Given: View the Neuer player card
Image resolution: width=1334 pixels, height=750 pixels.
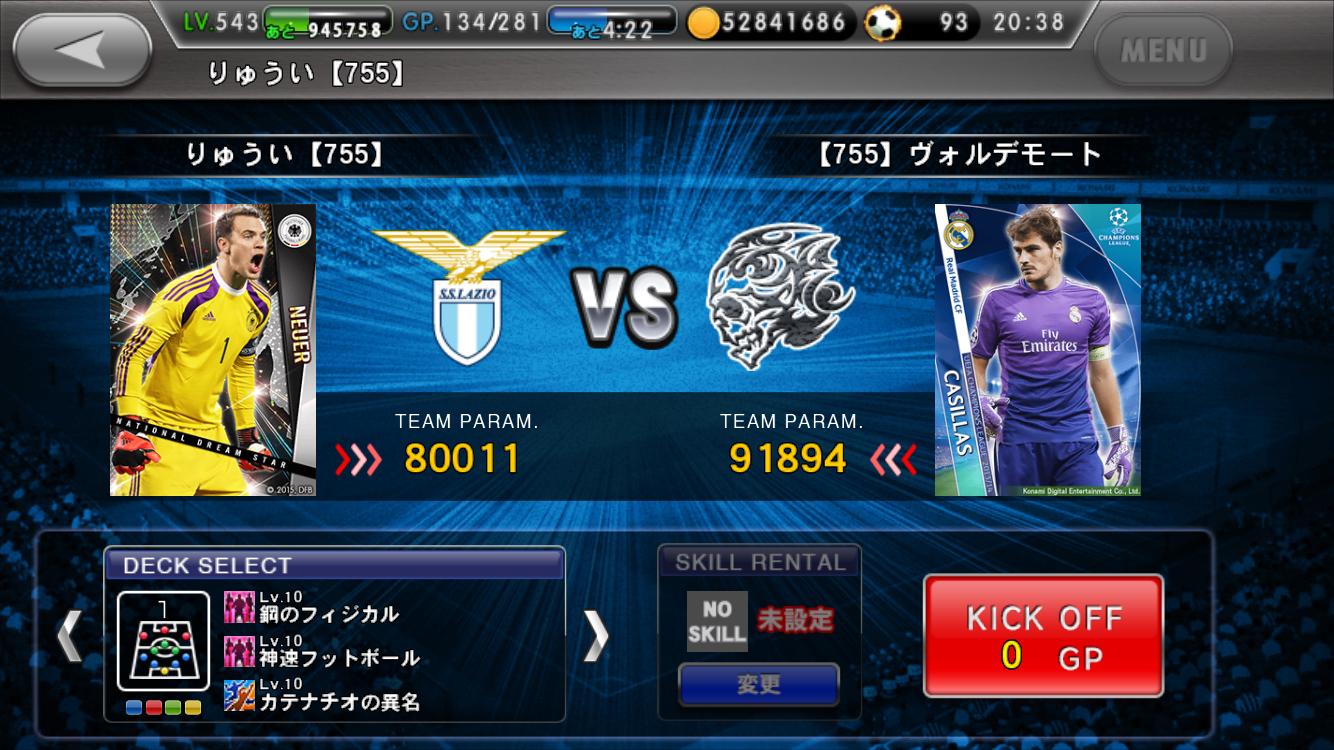Looking at the screenshot, I should coord(213,350).
